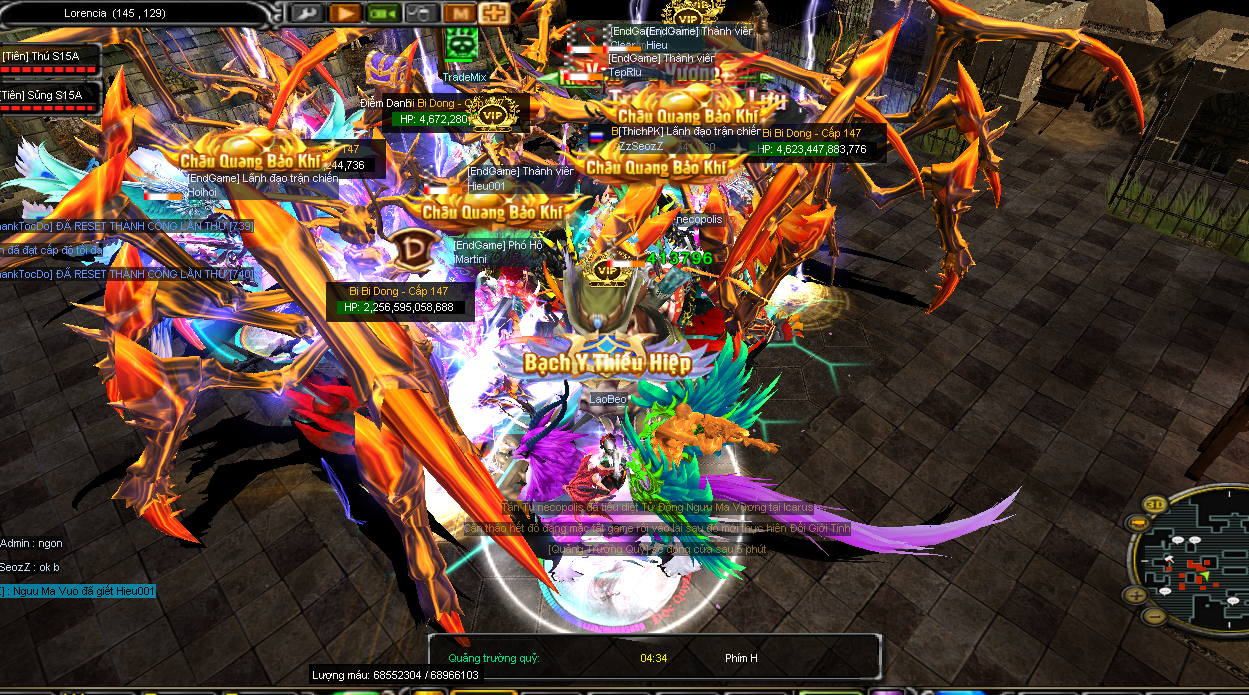This screenshot has height=695, width=1249.
Task: Toggle the green camera button
Action: coord(382,13)
